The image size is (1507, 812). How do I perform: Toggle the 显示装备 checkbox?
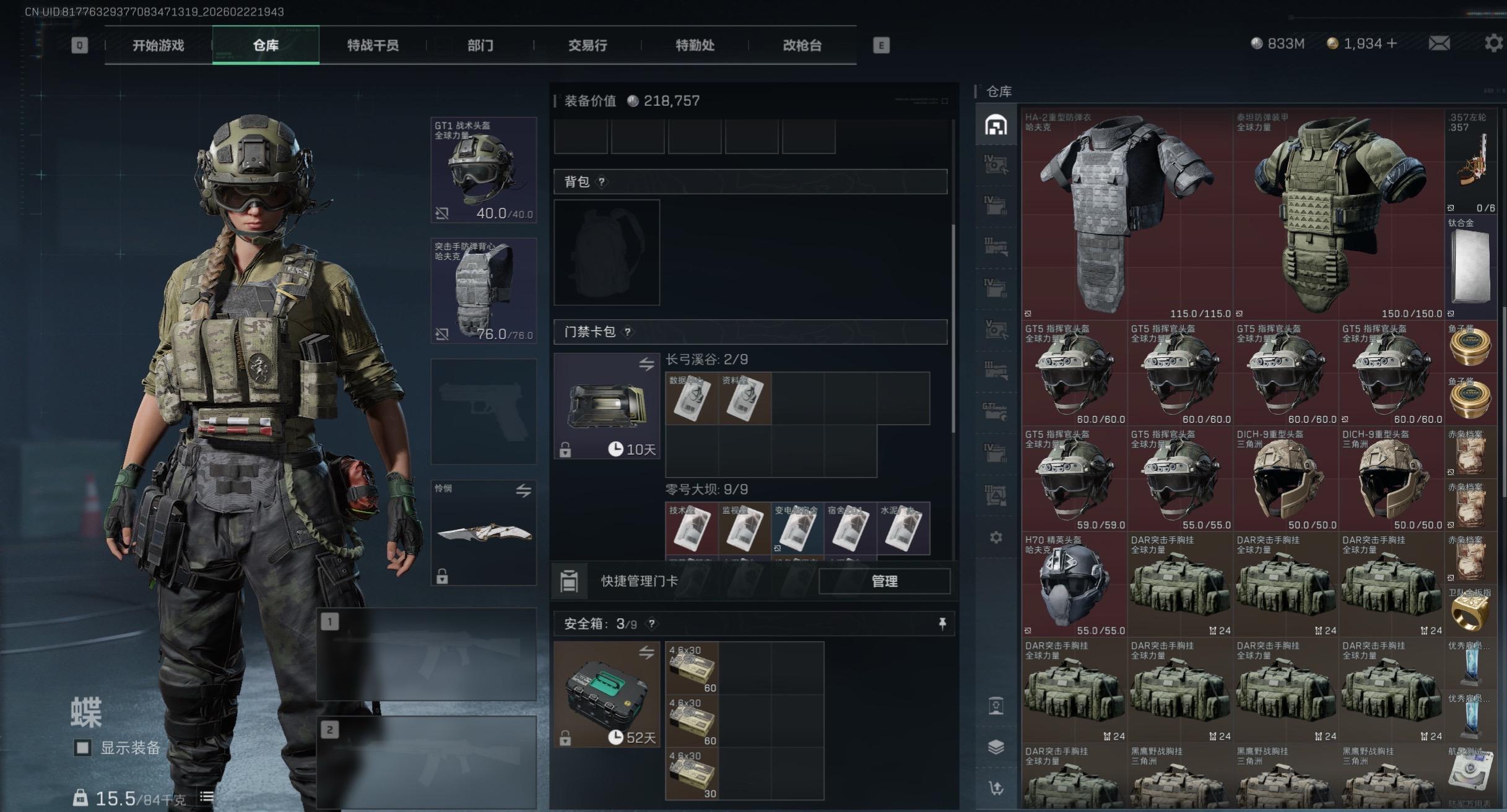point(82,748)
